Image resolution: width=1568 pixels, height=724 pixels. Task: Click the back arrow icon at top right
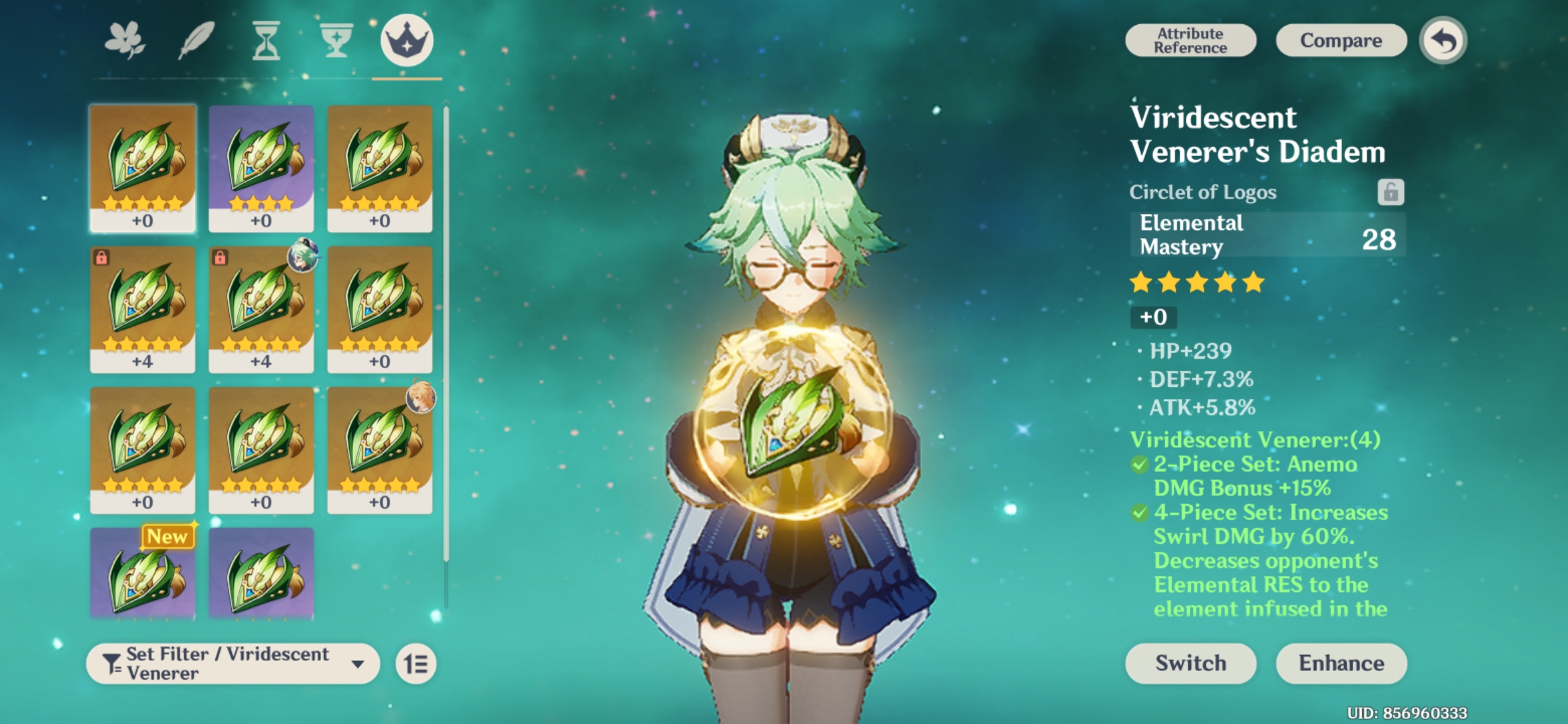click(1441, 40)
